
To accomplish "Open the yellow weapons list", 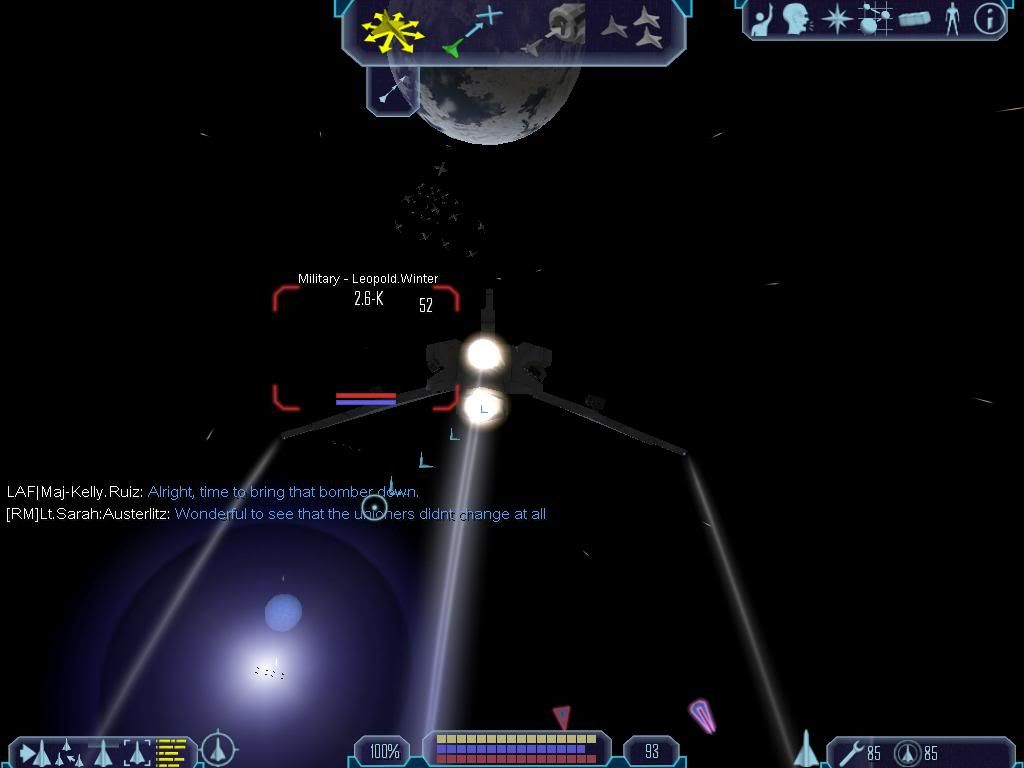I will (172, 751).
